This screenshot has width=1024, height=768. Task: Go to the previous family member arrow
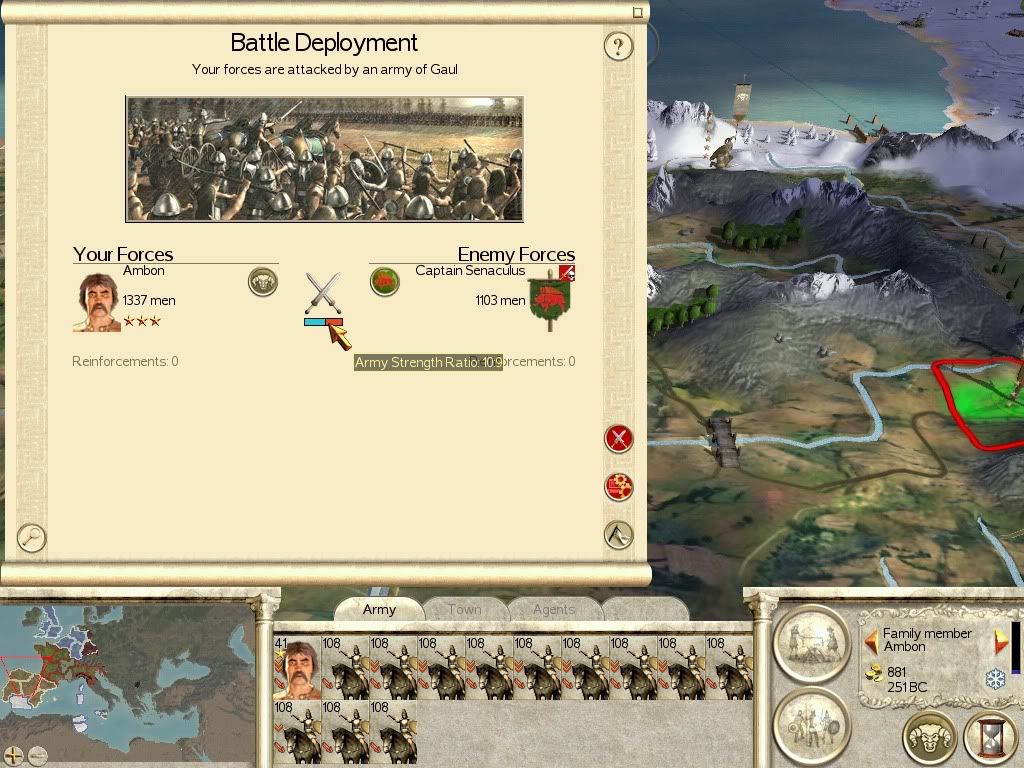coord(870,640)
